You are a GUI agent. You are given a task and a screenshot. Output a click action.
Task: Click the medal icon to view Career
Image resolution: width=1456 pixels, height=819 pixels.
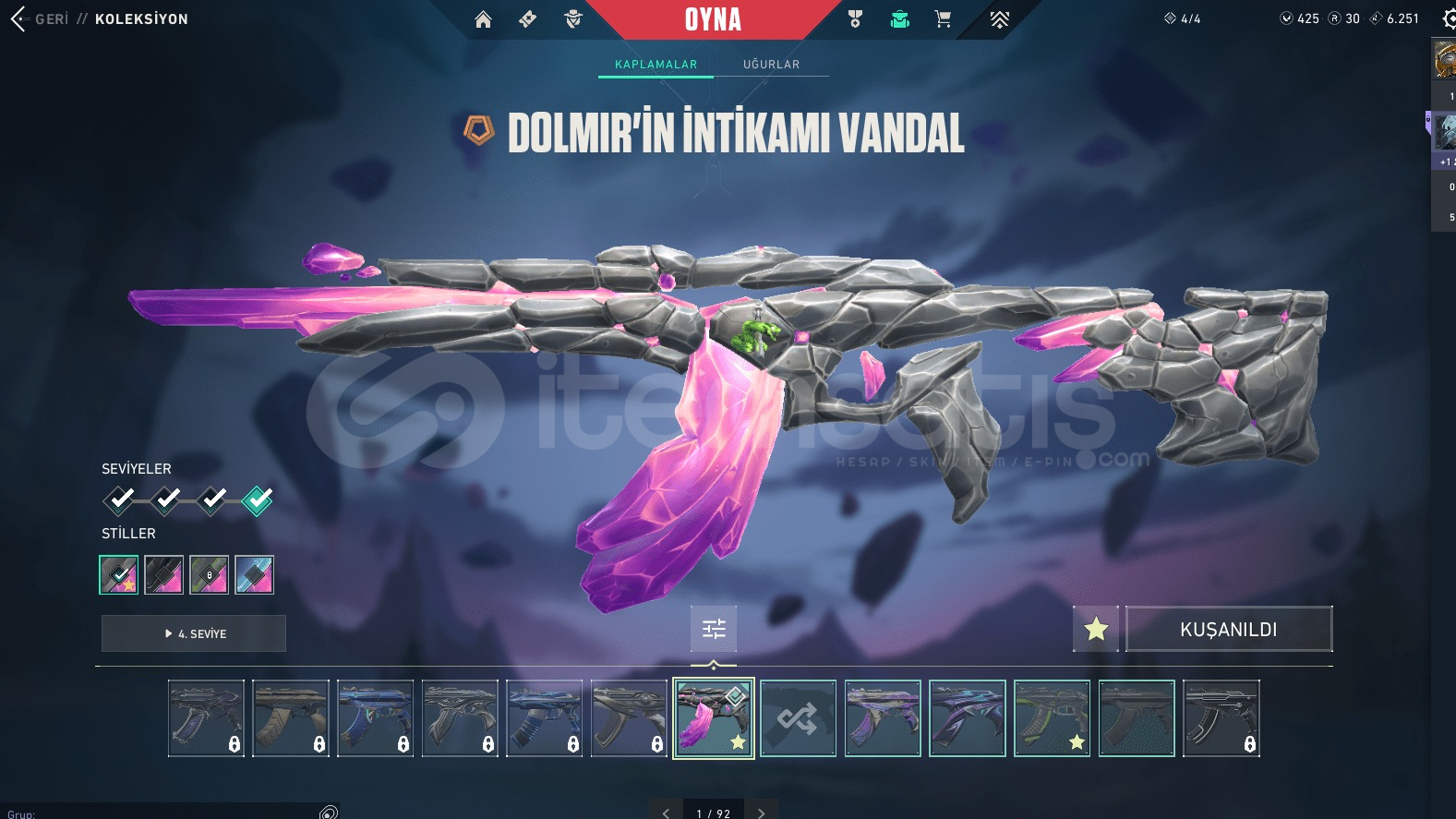[x=854, y=18]
